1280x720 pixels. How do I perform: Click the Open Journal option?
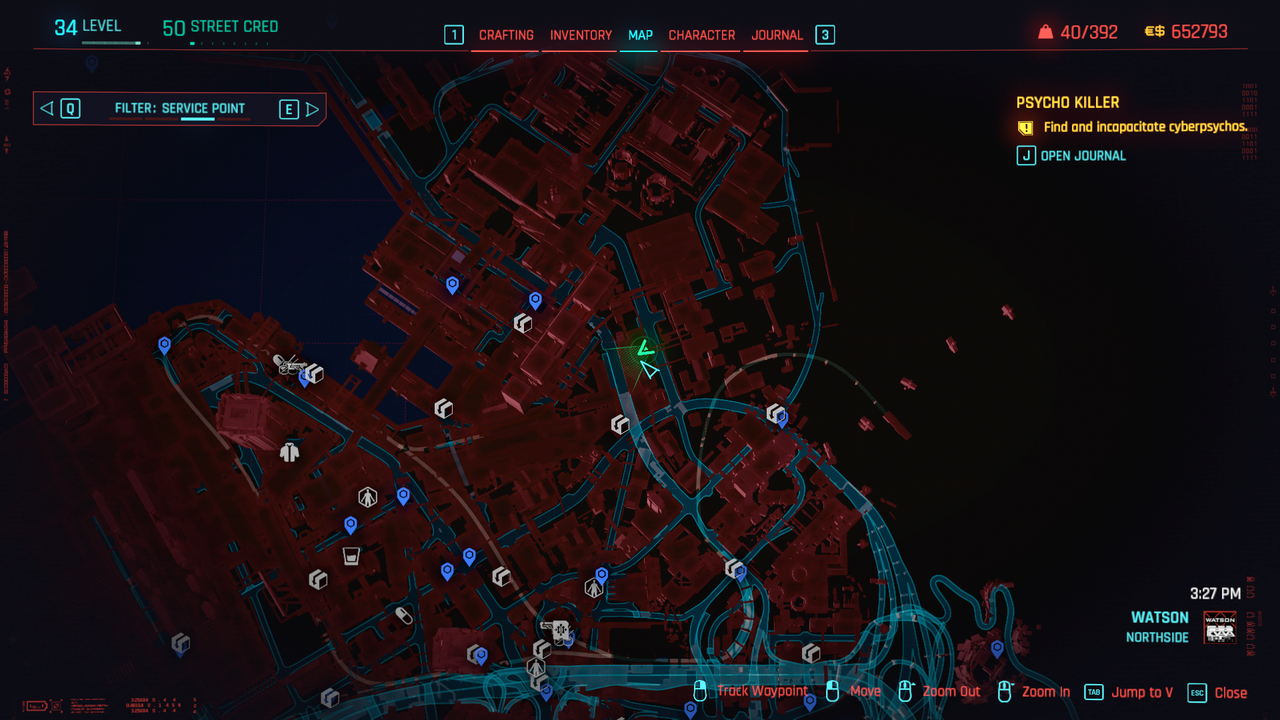click(1083, 156)
